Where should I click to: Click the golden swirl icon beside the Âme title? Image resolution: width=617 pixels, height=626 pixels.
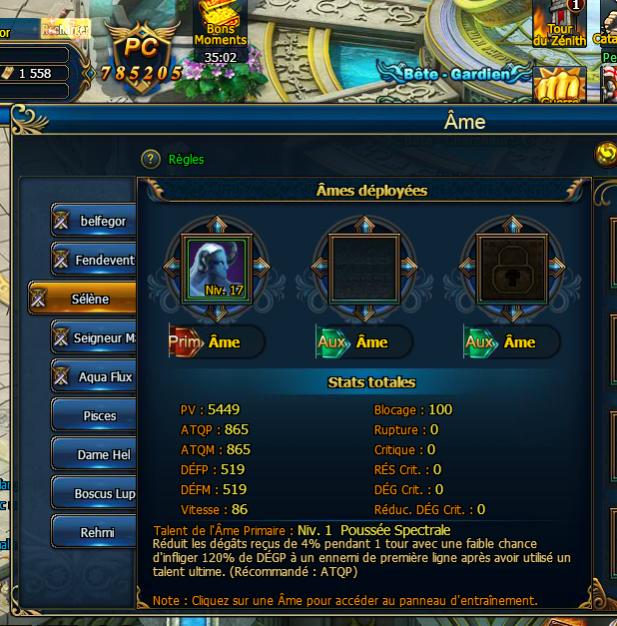(605, 153)
